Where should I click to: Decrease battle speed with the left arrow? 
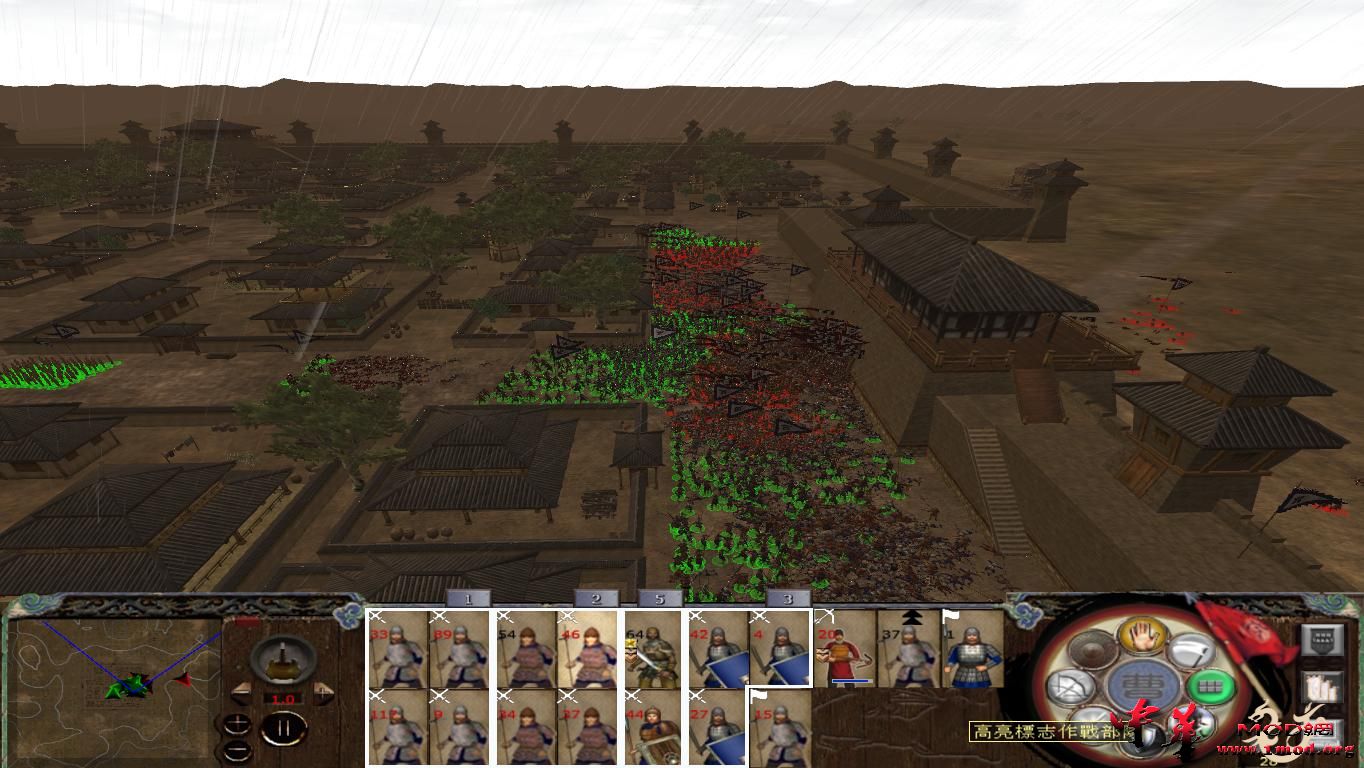pyautogui.click(x=243, y=693)
